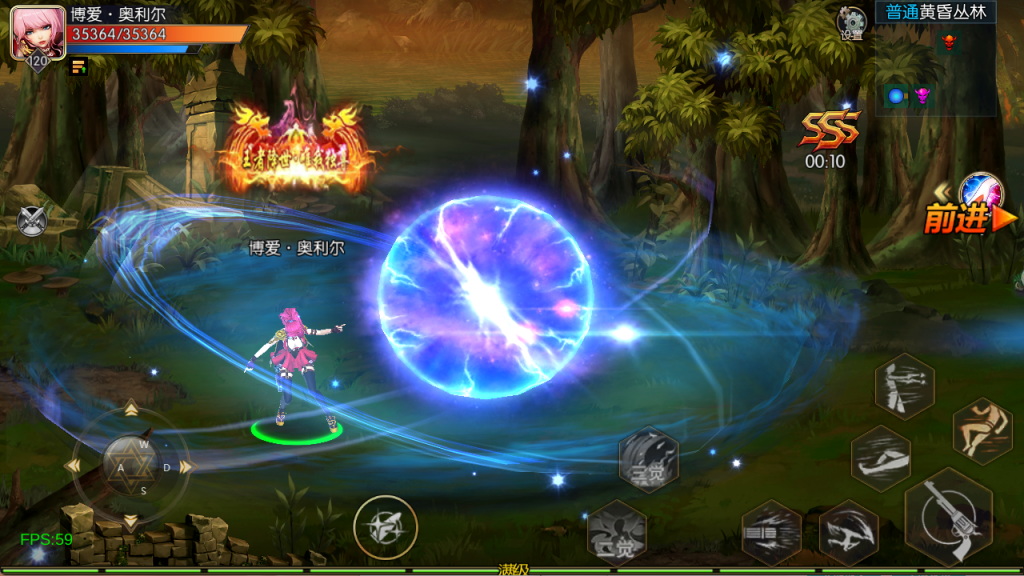Fire the revolver basic attack button
Image resolution: width=1024 pixels, height=576 pixels.
(x=947, y=518)
